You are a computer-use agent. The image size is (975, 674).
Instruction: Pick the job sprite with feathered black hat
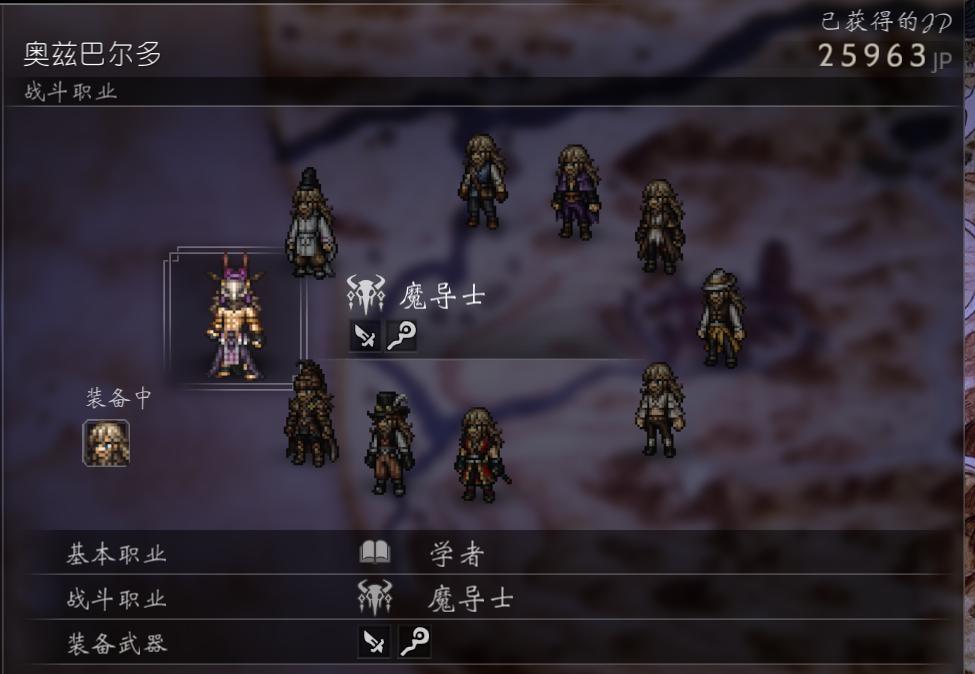[389, 444]
